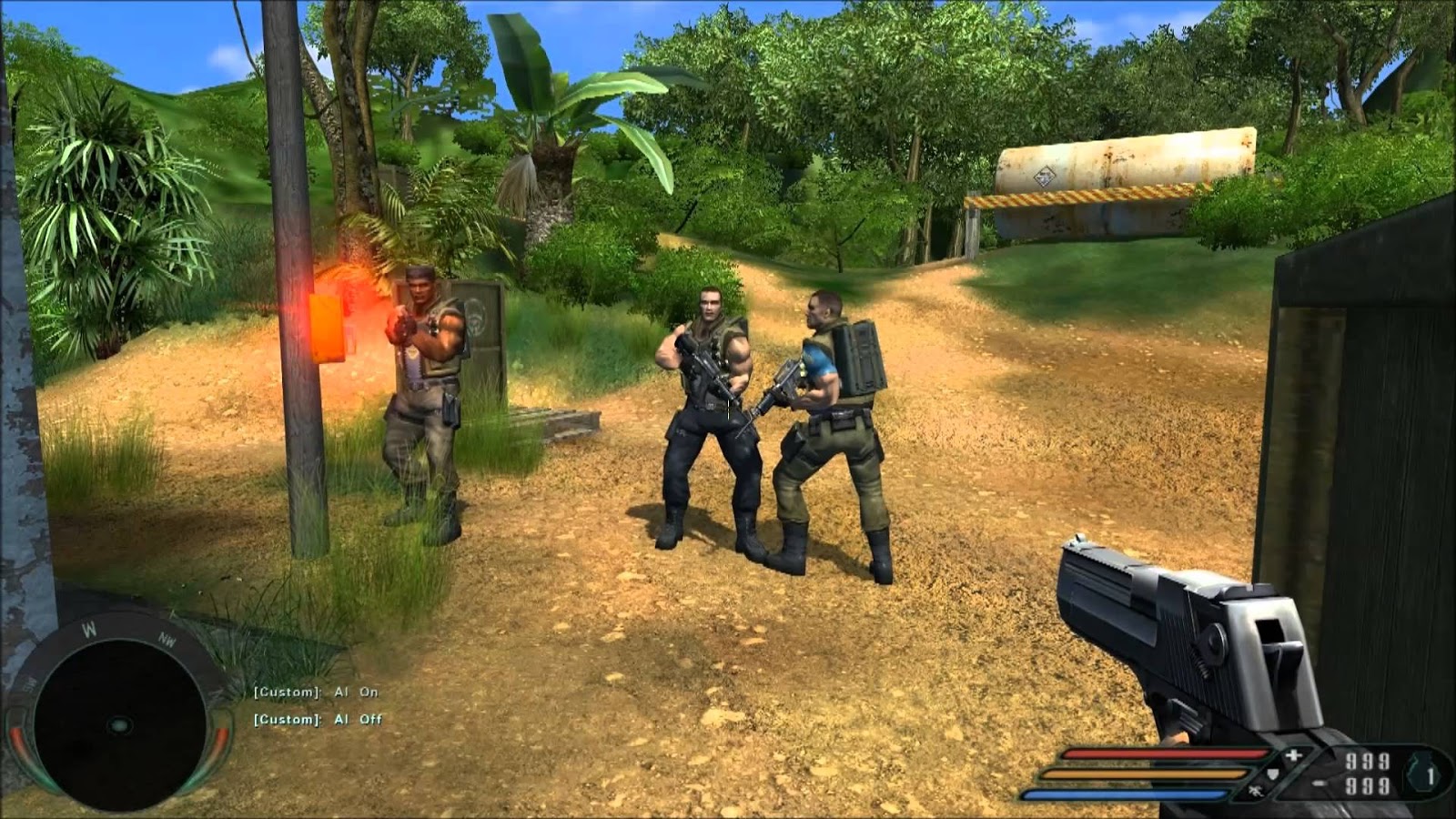1456x819 pixels.
Task: Click the reserve ammo value 999
Action: click(1366, 786)
